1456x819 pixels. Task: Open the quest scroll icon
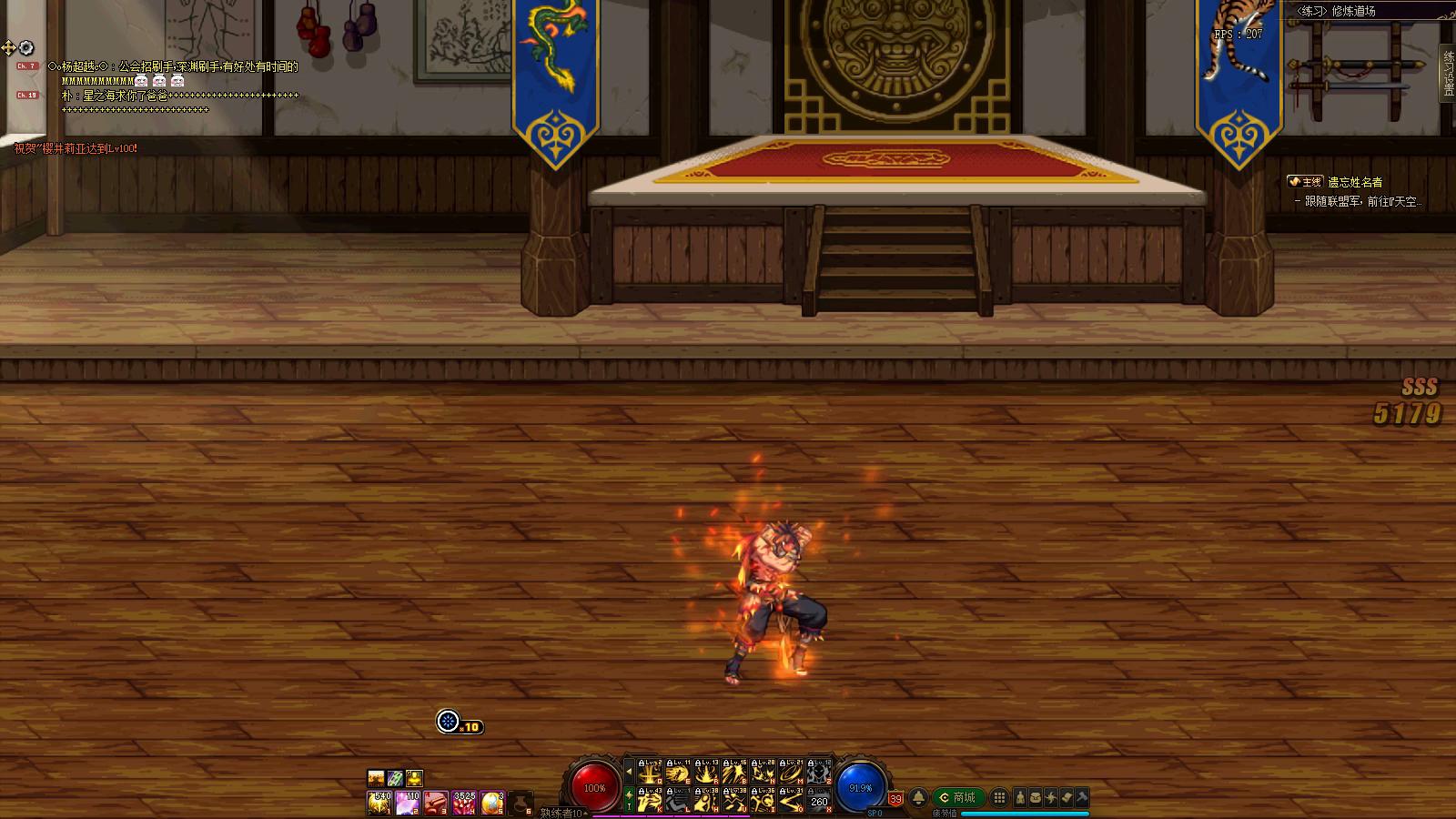(1067, 798)
